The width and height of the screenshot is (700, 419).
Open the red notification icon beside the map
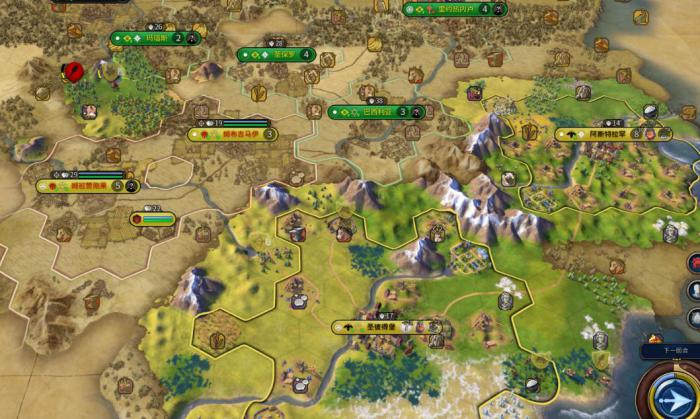[693, 262]
